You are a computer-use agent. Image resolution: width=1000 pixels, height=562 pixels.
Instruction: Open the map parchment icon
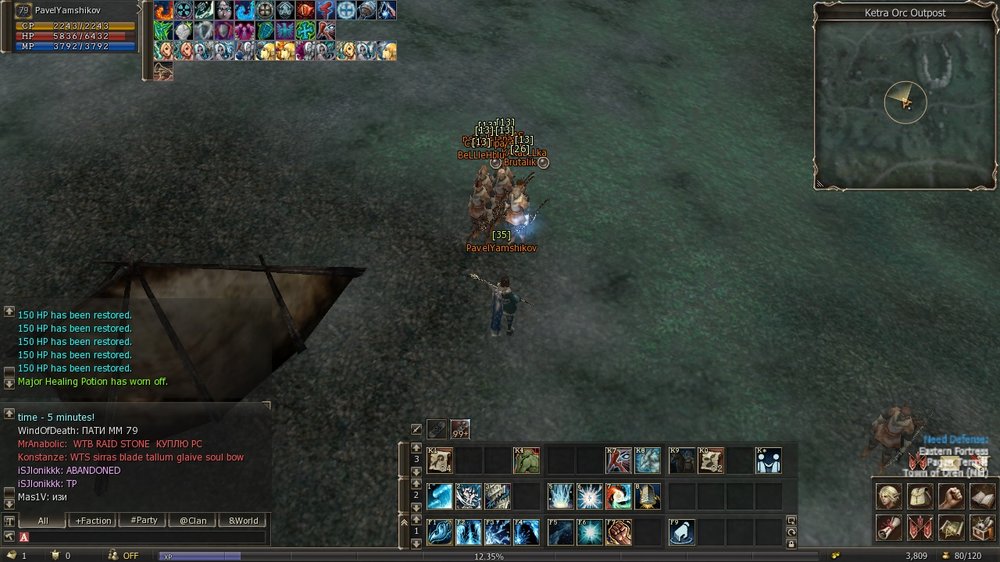(952, 526)
